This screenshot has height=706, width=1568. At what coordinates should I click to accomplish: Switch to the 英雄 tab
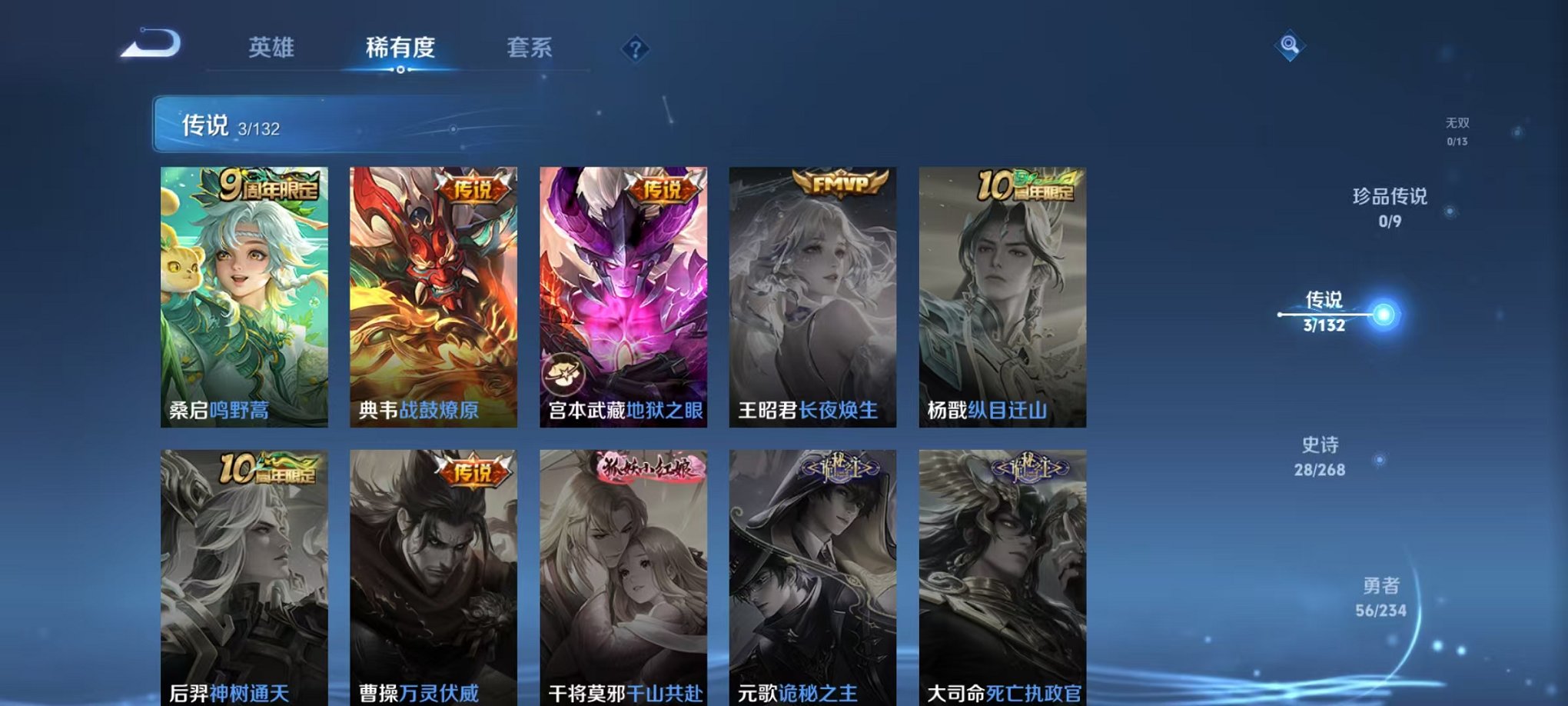click(x=273, y=48)
